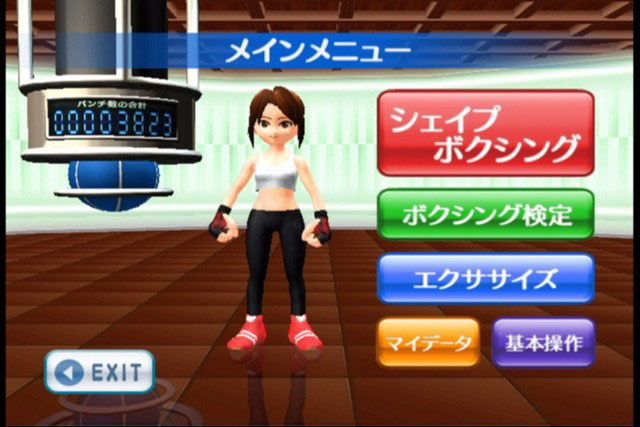Show the purple 基本操作 instructions
Screen dimensions: 640x427
tap(543, 343)
